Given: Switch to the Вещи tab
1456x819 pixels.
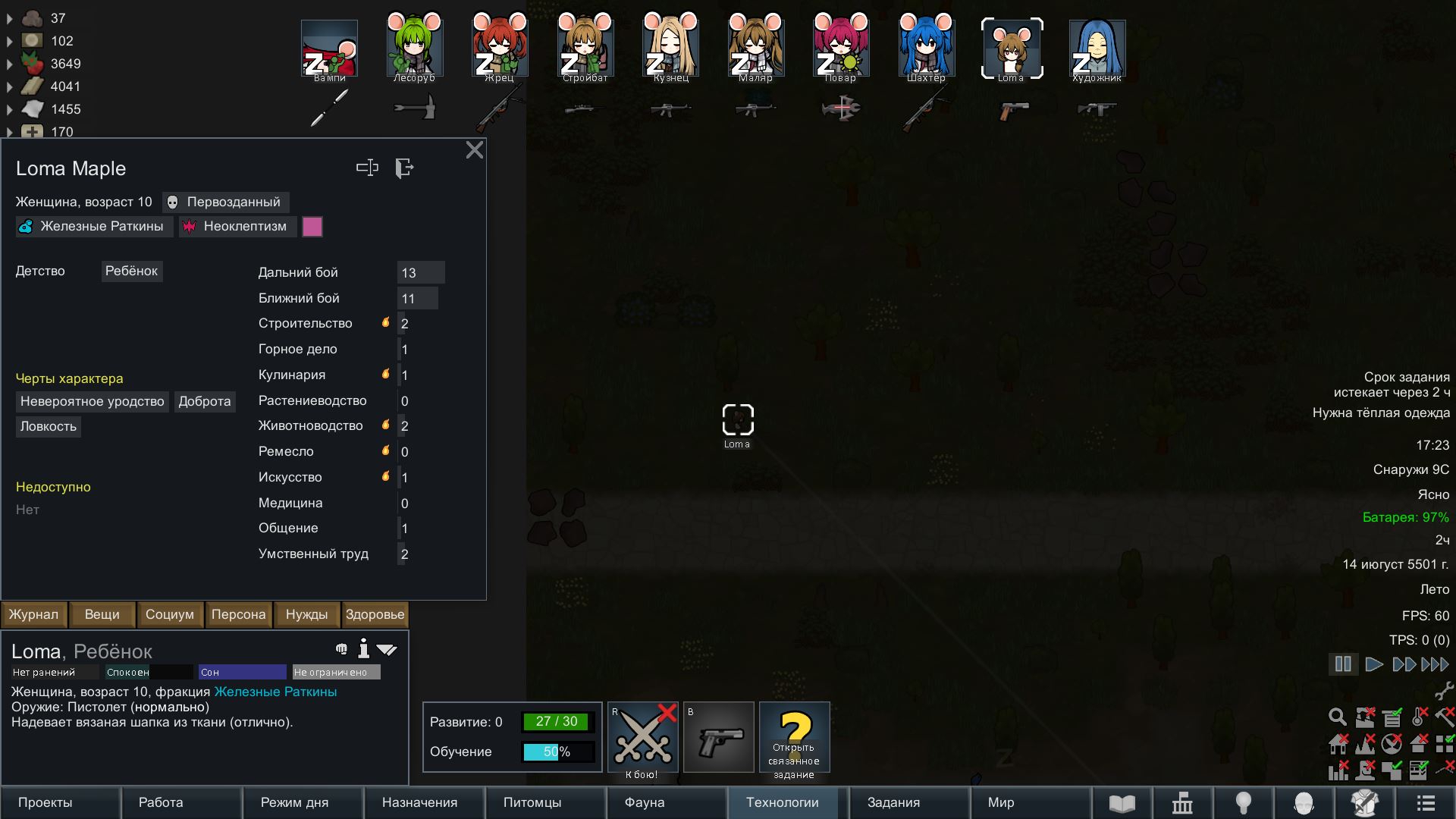Looking at the screenshot, I should (102, 614).
